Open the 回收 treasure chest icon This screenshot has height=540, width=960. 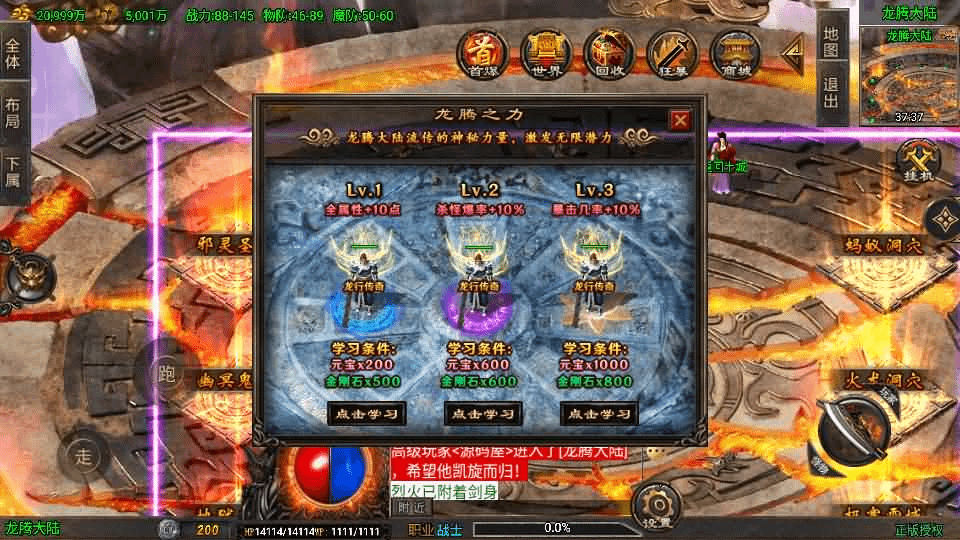point(608,52)
